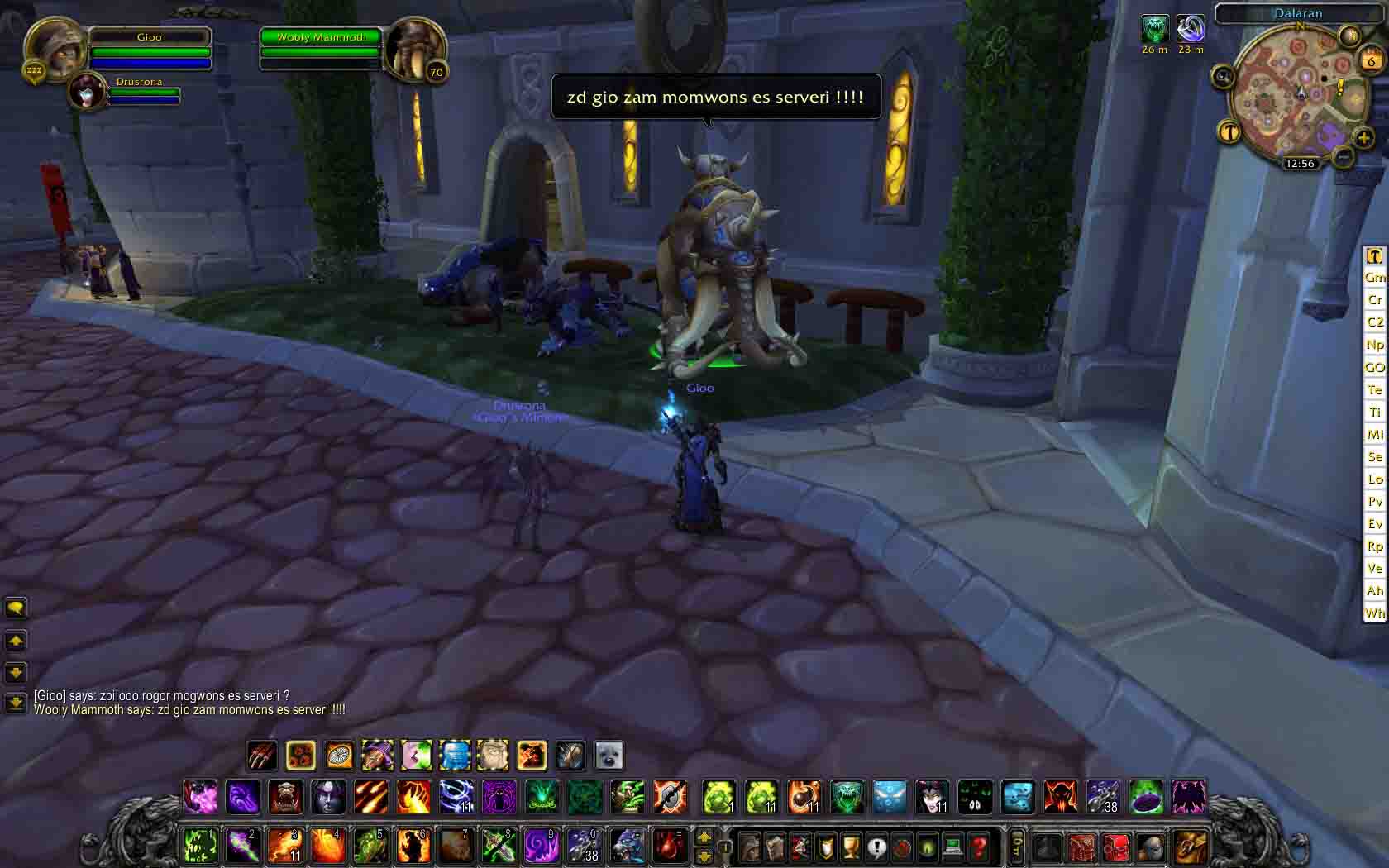
Task: Open the new mail icon on the minimap
Action: point(1348,36)
